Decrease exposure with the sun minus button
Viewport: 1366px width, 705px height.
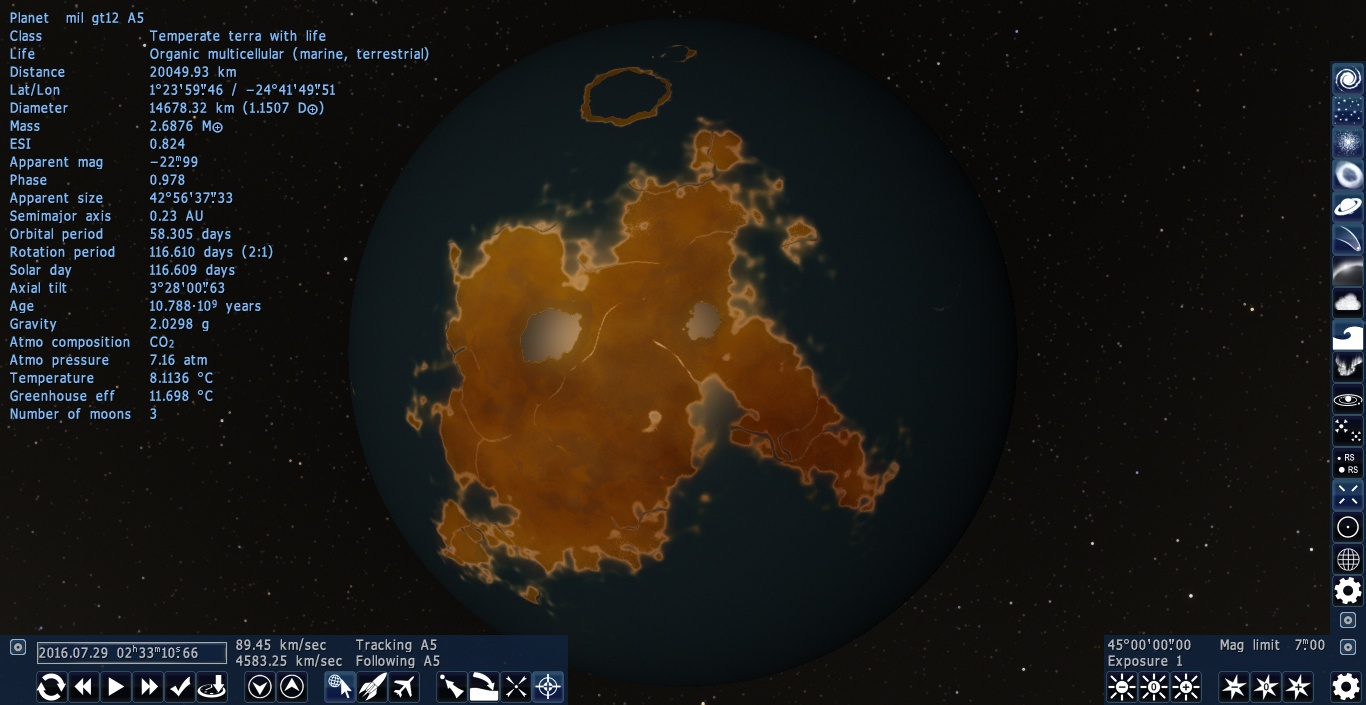[1122, 687]
